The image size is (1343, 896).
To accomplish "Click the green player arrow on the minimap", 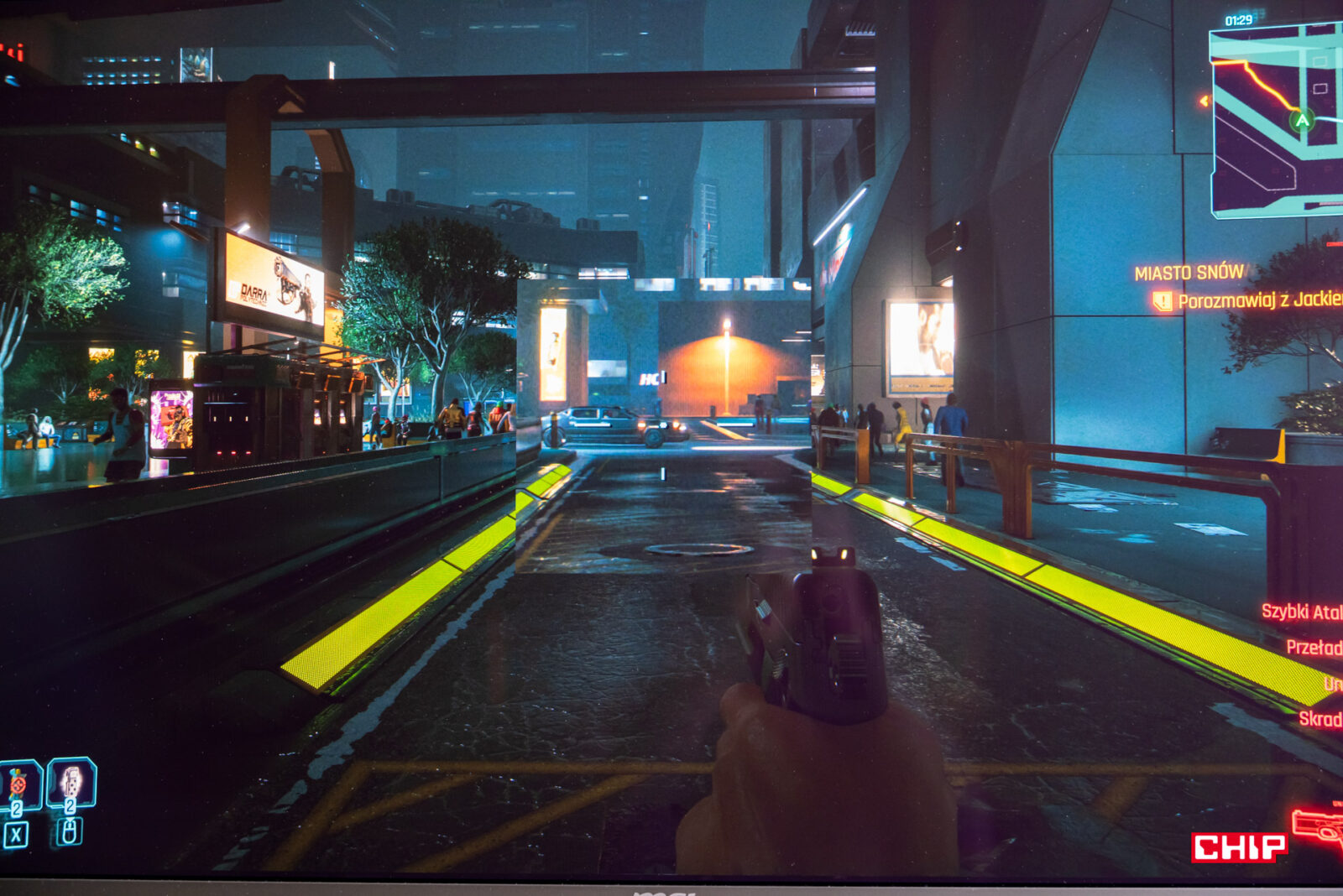I will point(1302,120).
